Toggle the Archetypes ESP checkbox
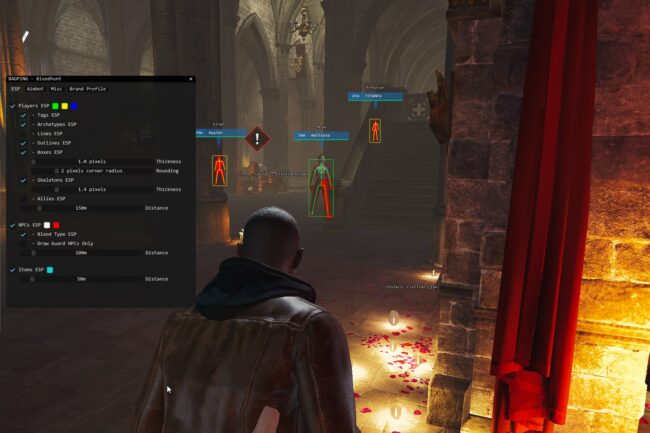 pyautogui.click(x=23, y=124)
